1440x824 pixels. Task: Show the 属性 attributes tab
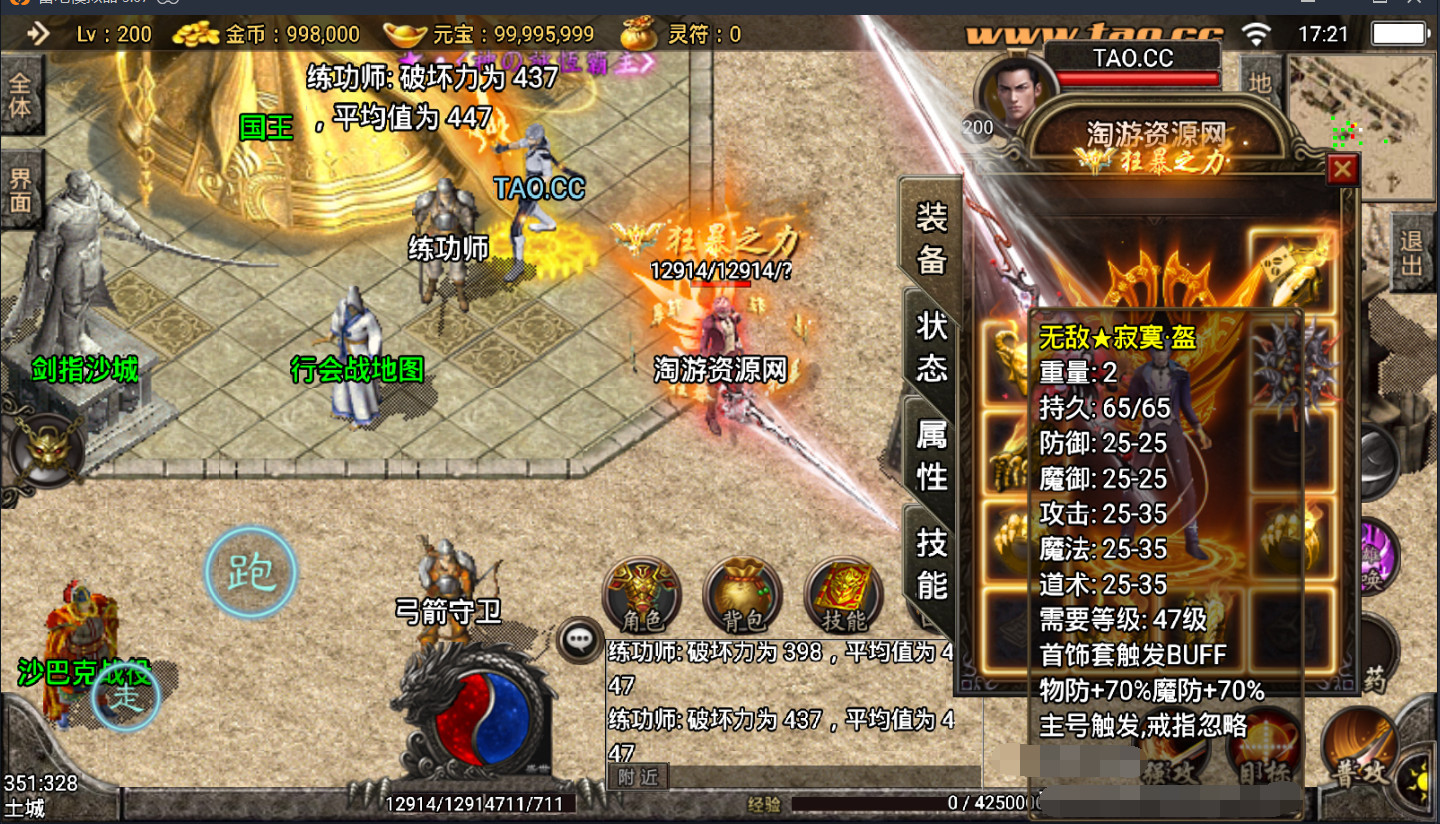point(931,453)
